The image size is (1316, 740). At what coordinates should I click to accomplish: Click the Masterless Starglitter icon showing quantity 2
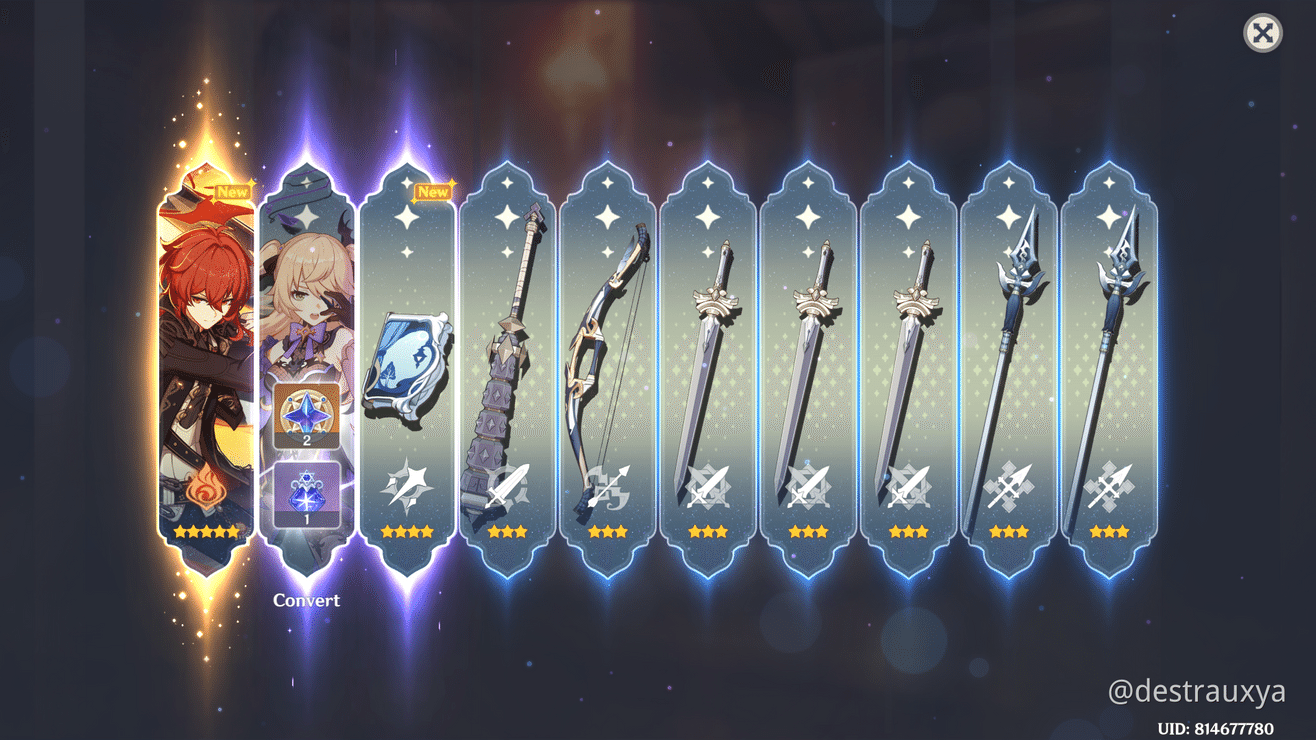305,415
